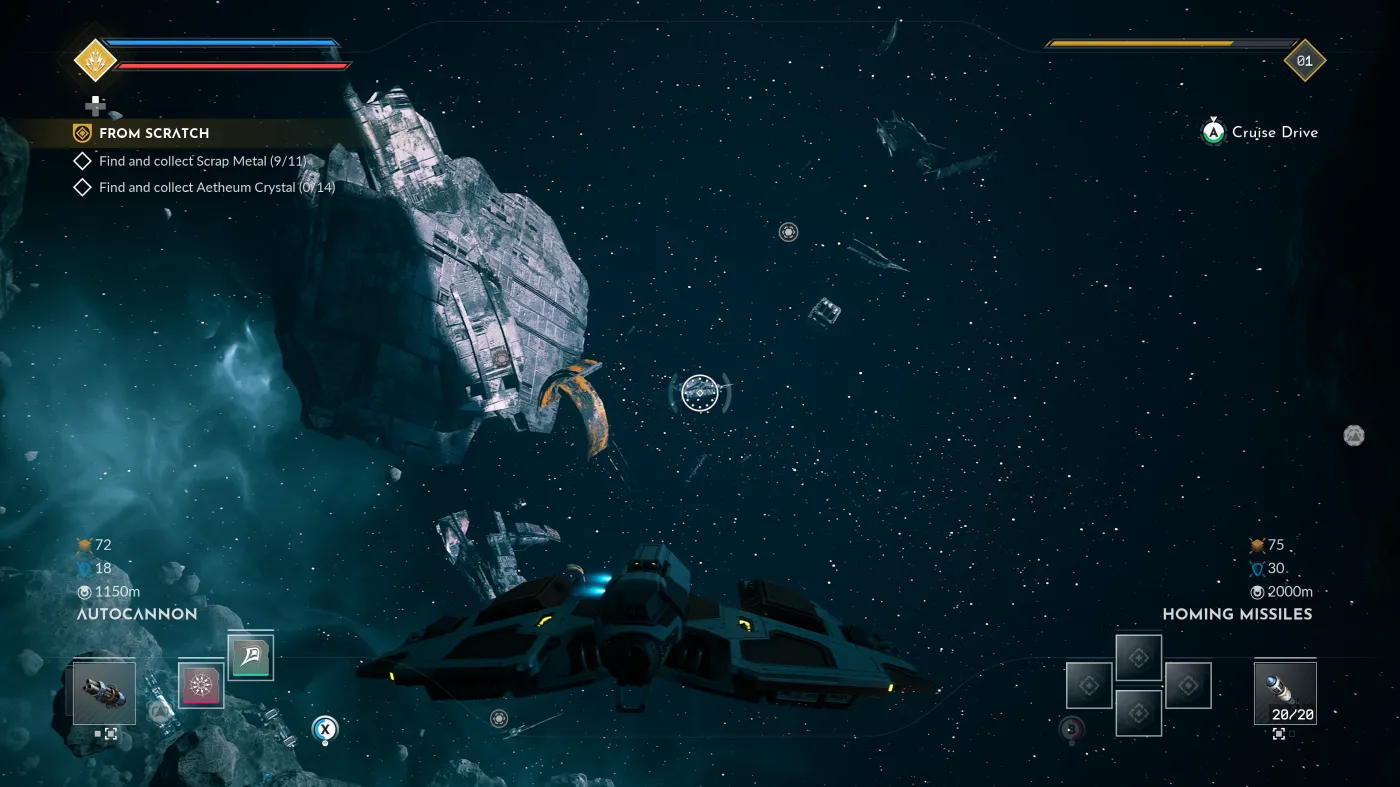Toggle the Cruise Drive prompt icon

[1213, 132]
